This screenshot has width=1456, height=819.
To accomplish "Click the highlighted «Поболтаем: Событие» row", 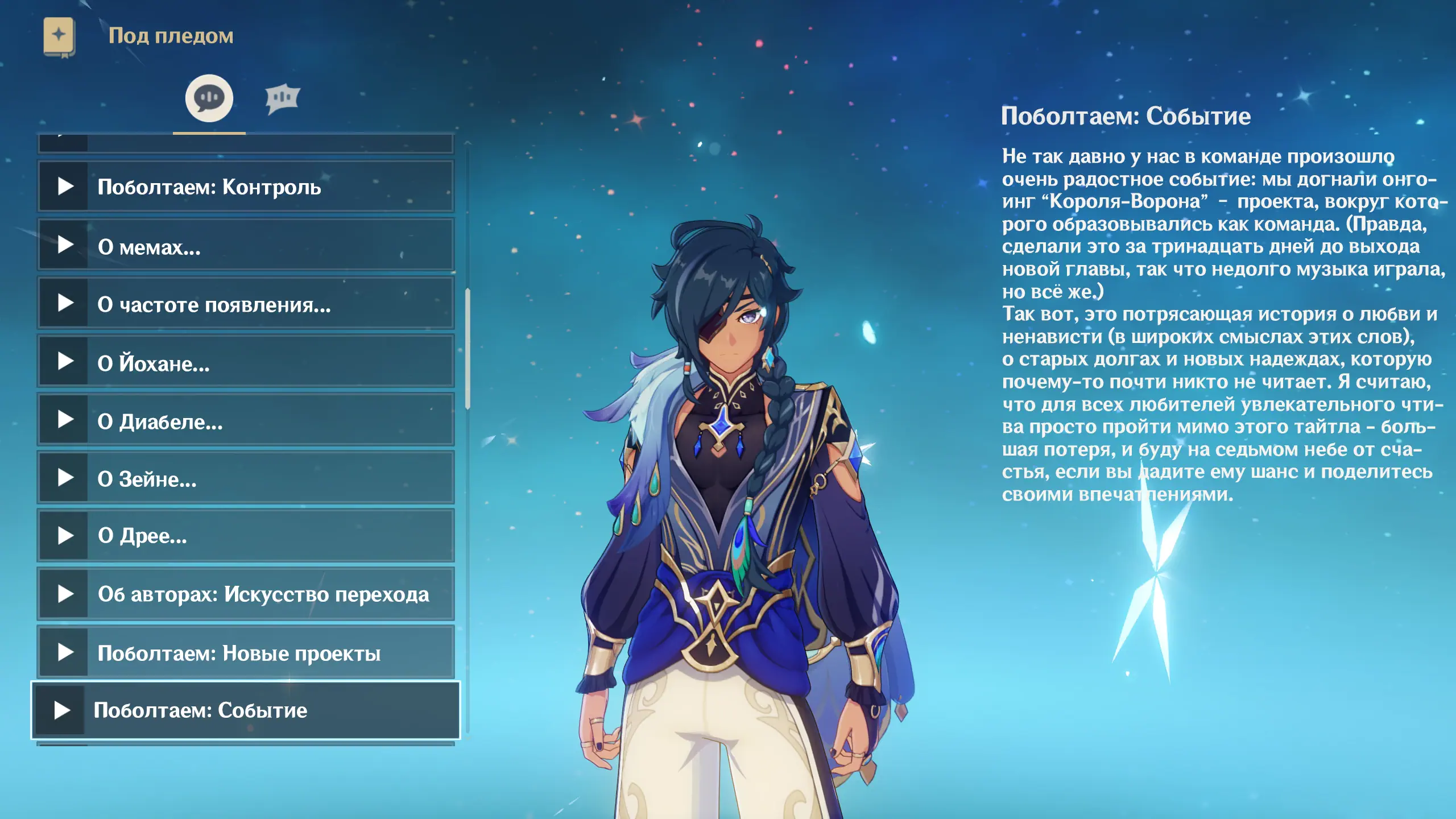I will point(246,710).
